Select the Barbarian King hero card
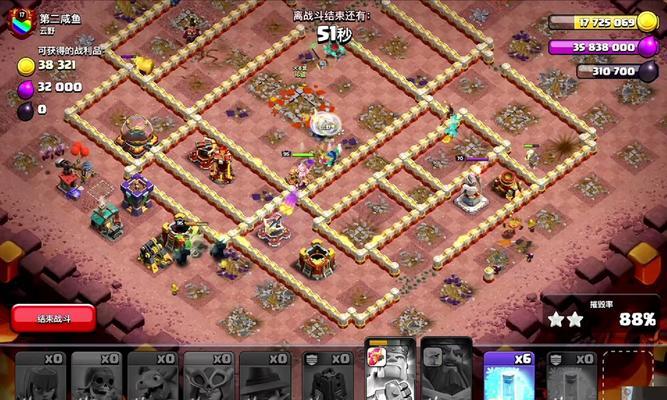Screen dimensions: 667x400 click(x=390, y=372)
